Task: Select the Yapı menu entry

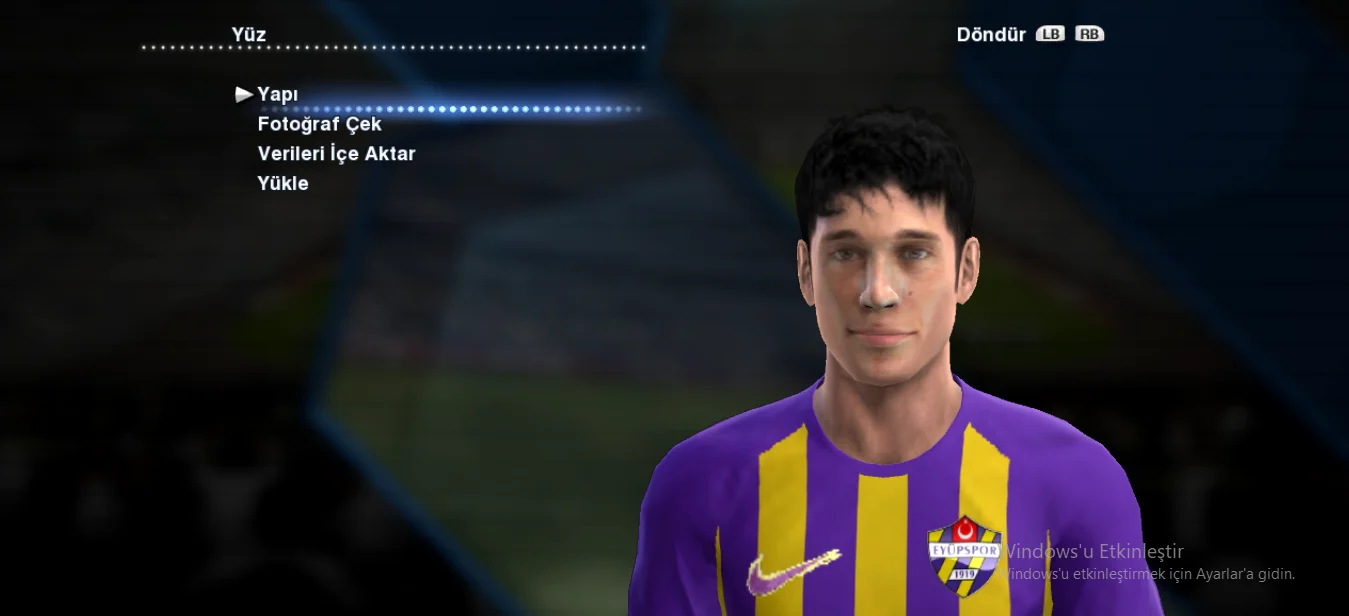Action: [x=278, y=94]
